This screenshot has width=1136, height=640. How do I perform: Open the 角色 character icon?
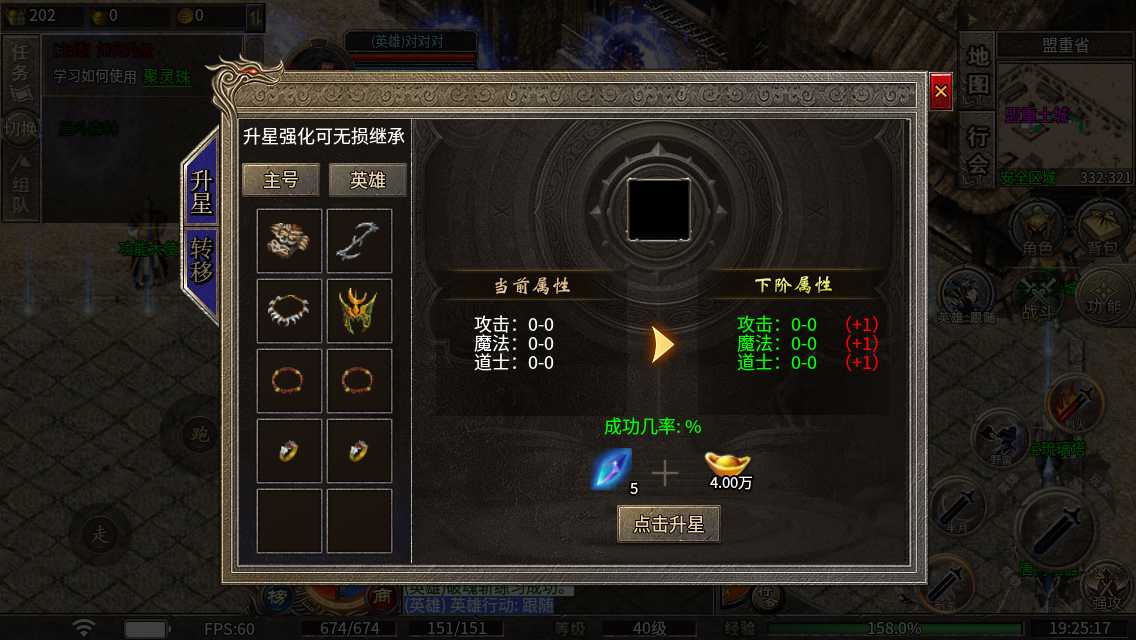point(1036,229)
